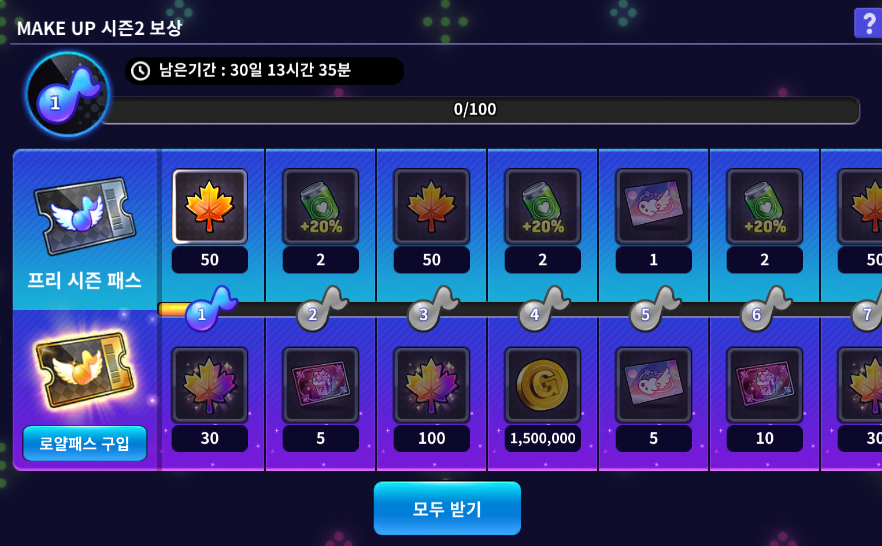
Task: Select the highlighted tier 1 maple leaf reward
Action: [210, 207]
